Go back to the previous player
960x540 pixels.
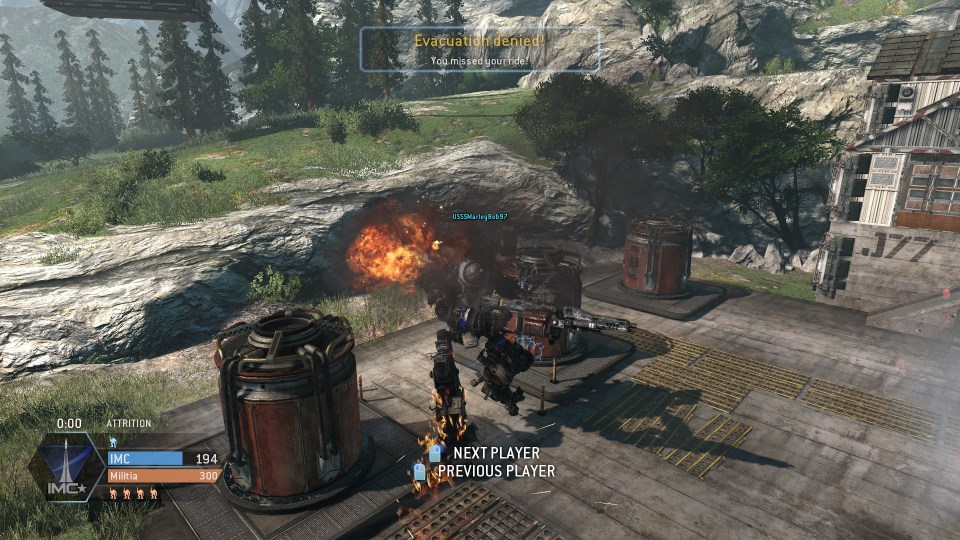click(495, 470)
